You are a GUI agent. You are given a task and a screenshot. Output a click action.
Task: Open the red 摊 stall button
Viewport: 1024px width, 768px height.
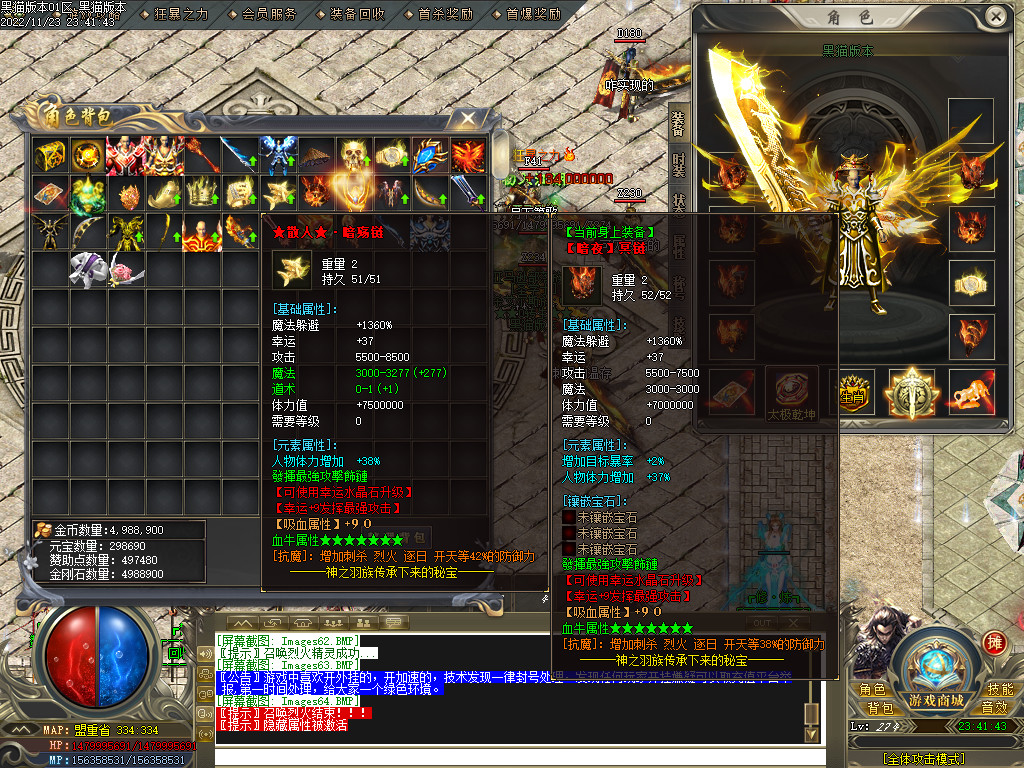(994, 642)
